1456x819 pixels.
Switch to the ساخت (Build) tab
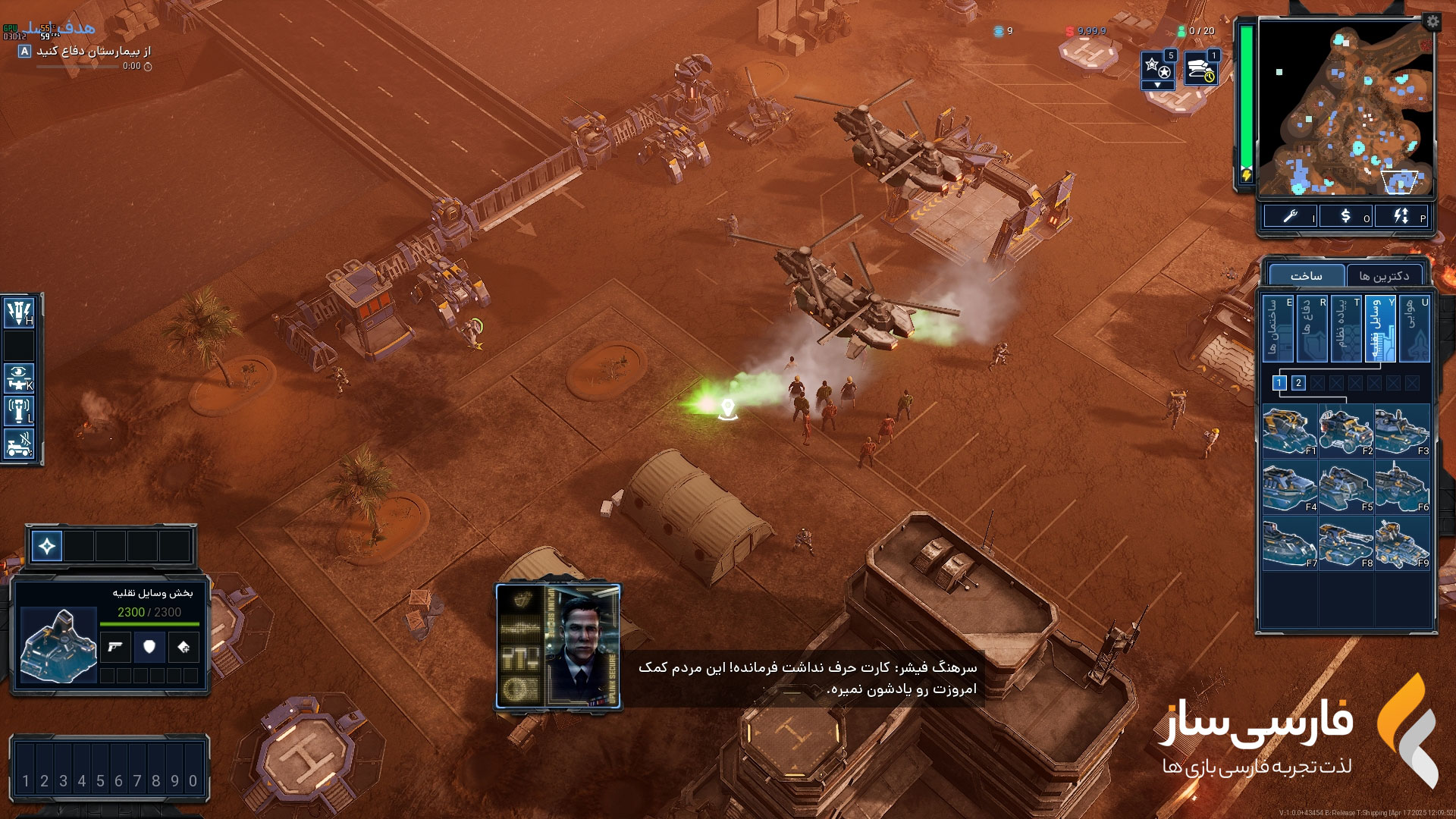pyautogui.click(x=1307, y=275)
